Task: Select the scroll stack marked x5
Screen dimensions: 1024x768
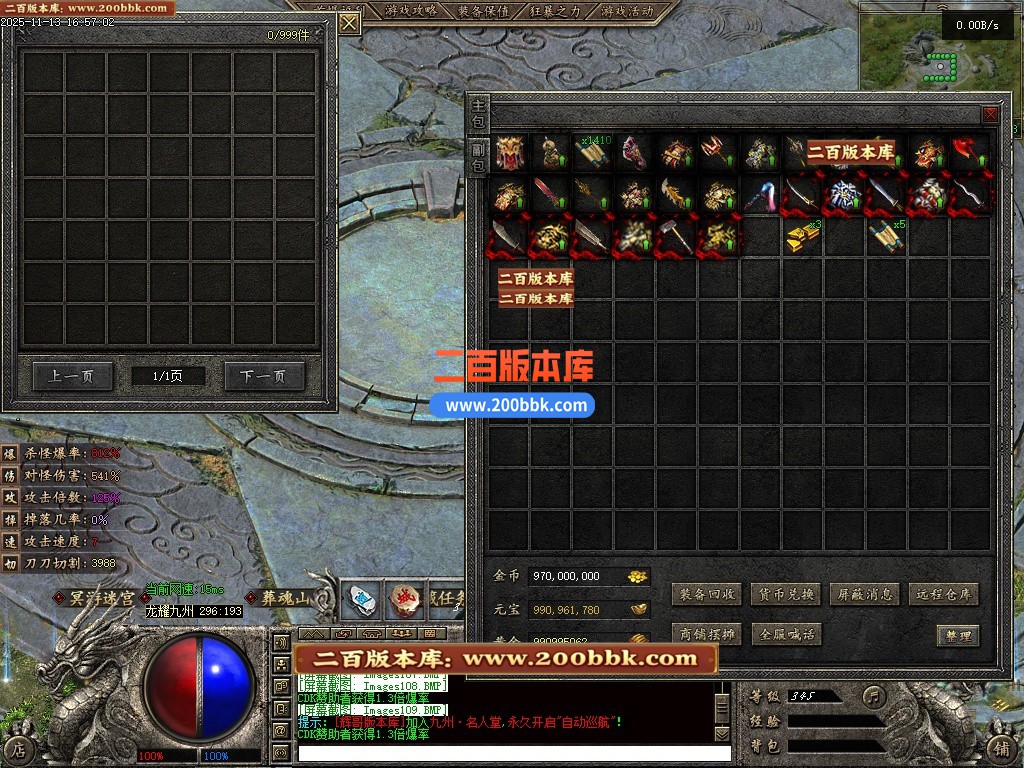Action: point(886,237)
